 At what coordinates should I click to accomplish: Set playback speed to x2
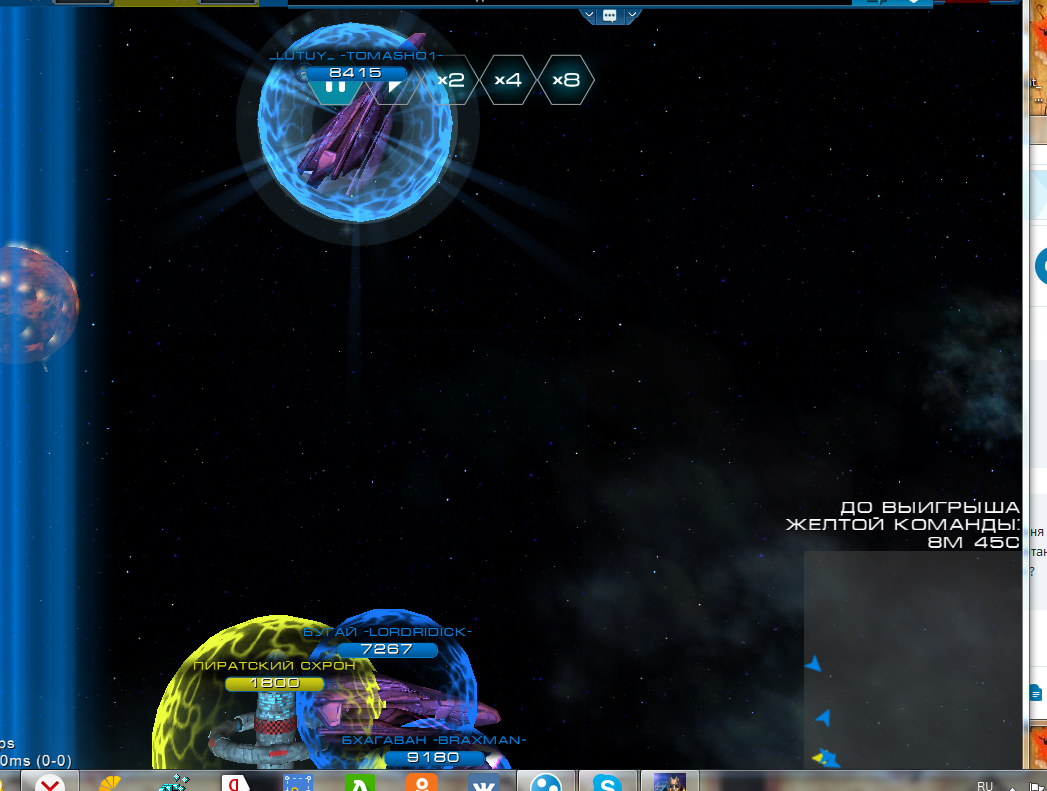tap(452, 80)
